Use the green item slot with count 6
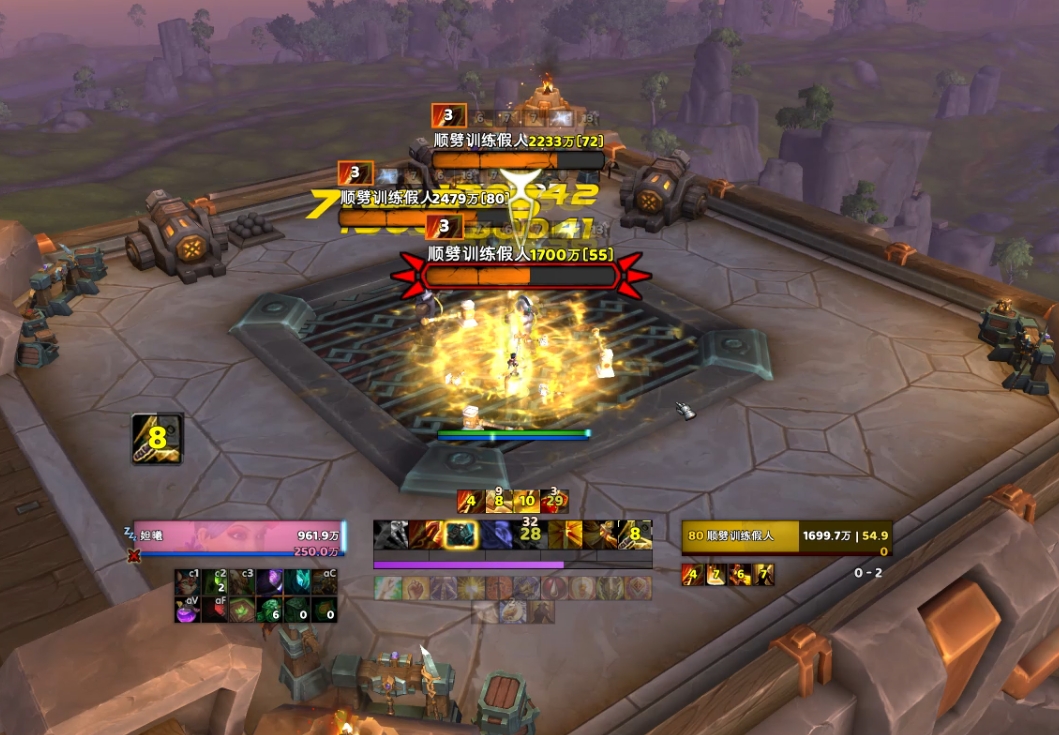This screenshot has height=735, width=1059. (x=270, y=609)
